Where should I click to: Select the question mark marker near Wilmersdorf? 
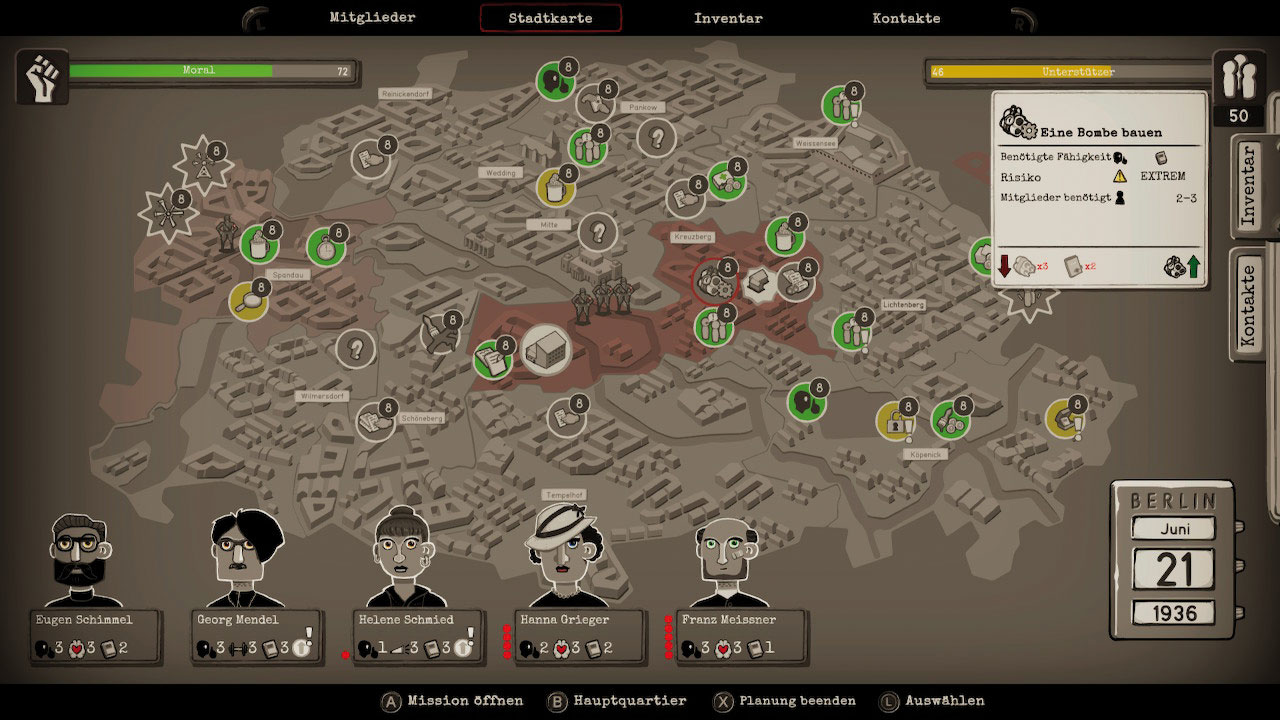(354, 349)
